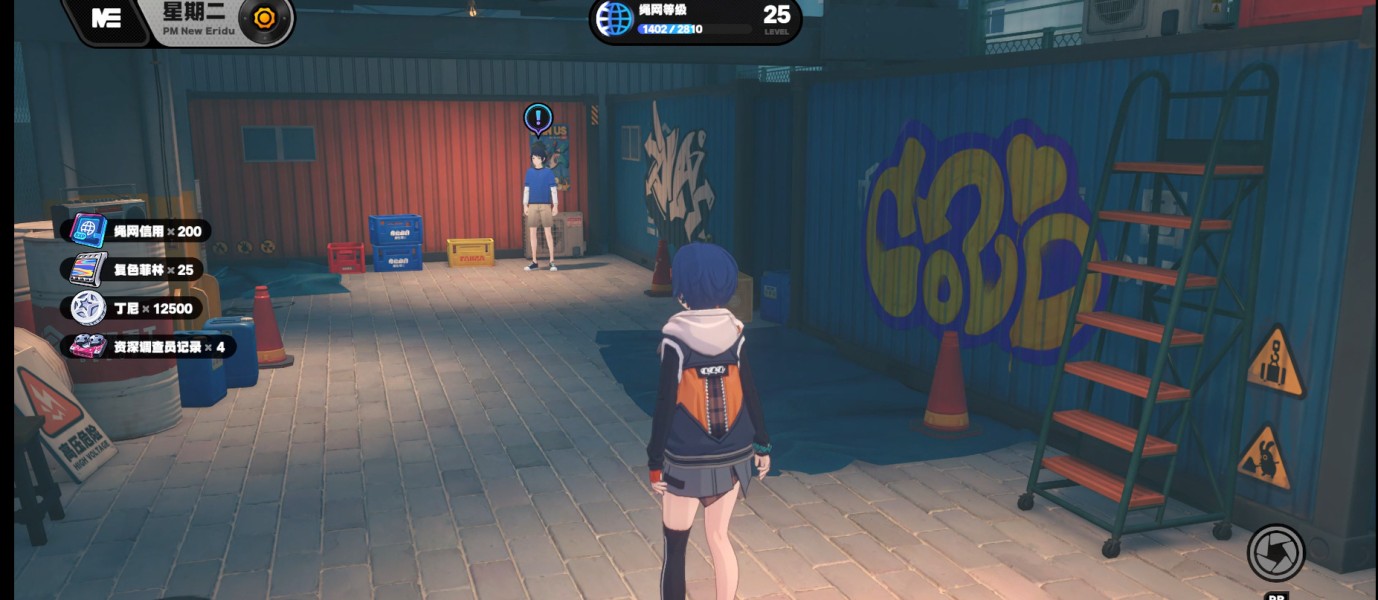Screen dimensions: 1378x600
Task: Open the Inter-Knot level globe panel
Action: point(615,18)
